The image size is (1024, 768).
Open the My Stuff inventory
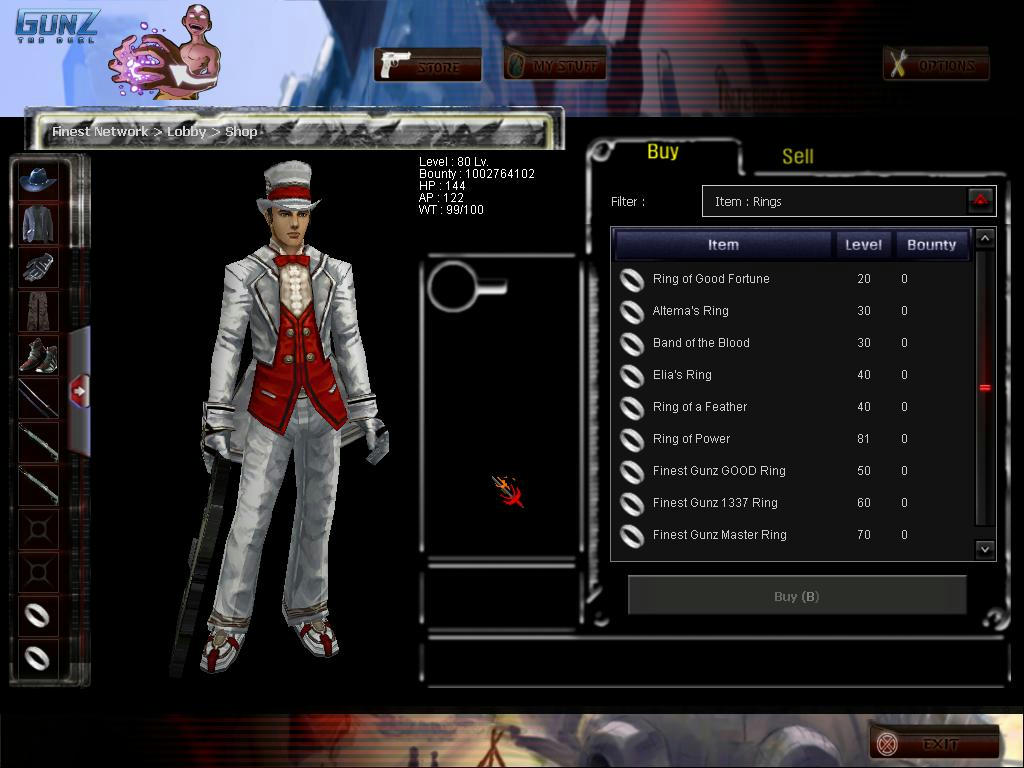[x=555, y=66]
